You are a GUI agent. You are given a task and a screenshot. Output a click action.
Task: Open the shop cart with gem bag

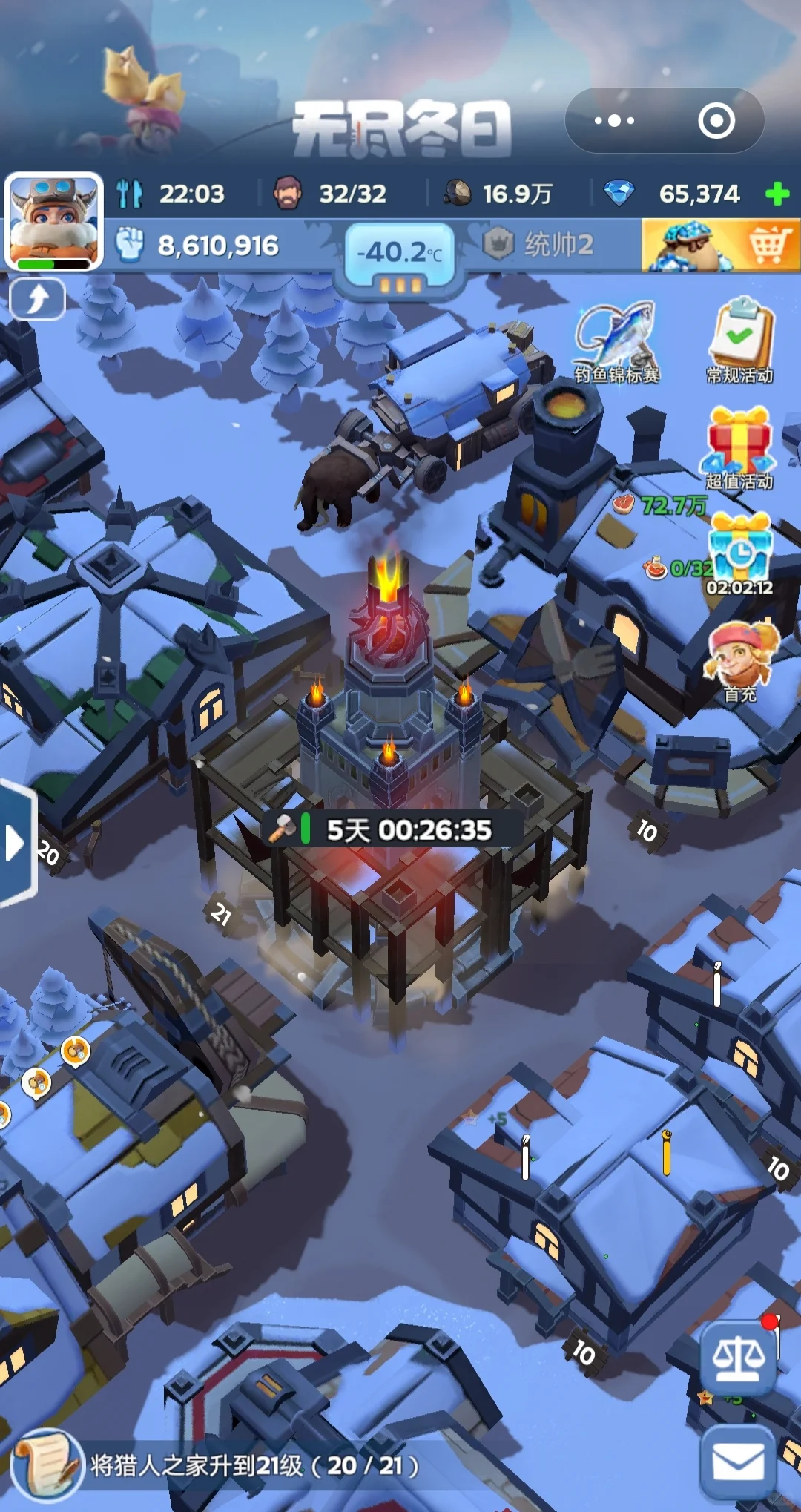tap(720, 246)
